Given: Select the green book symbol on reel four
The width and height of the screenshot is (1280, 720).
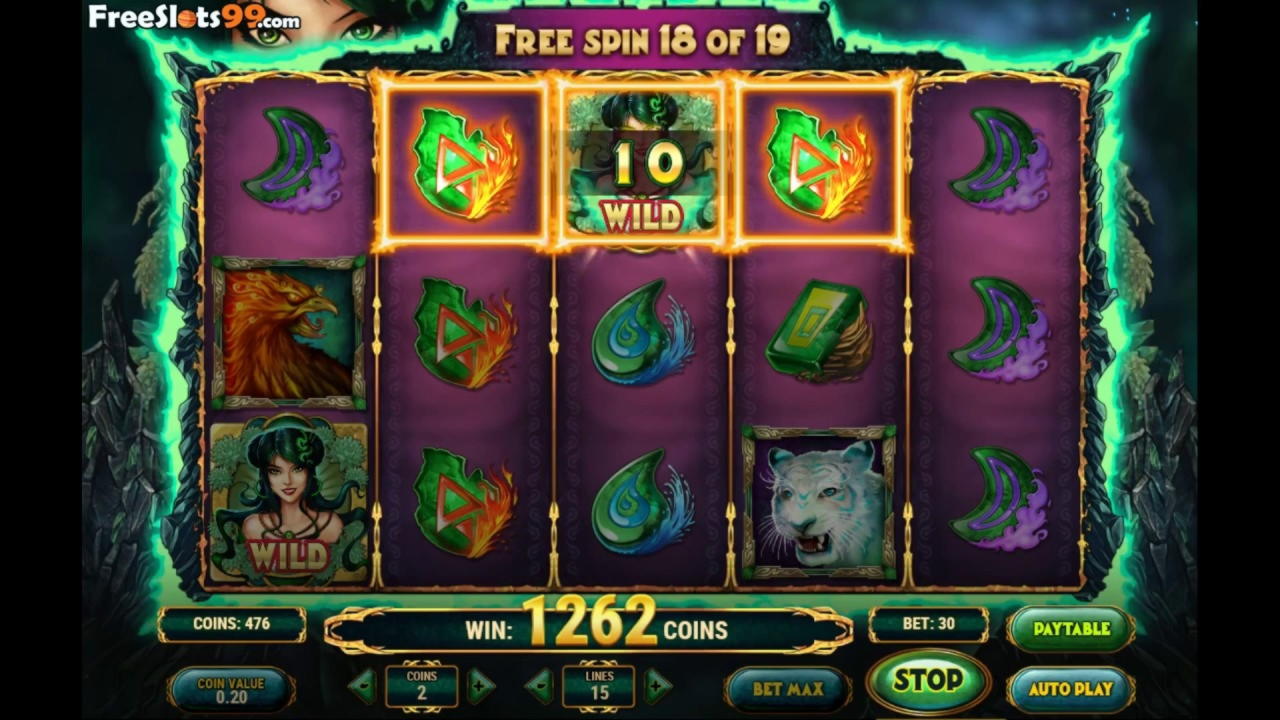Looking at the screenshot, I should pyautogui.click(x=818, y=330).
